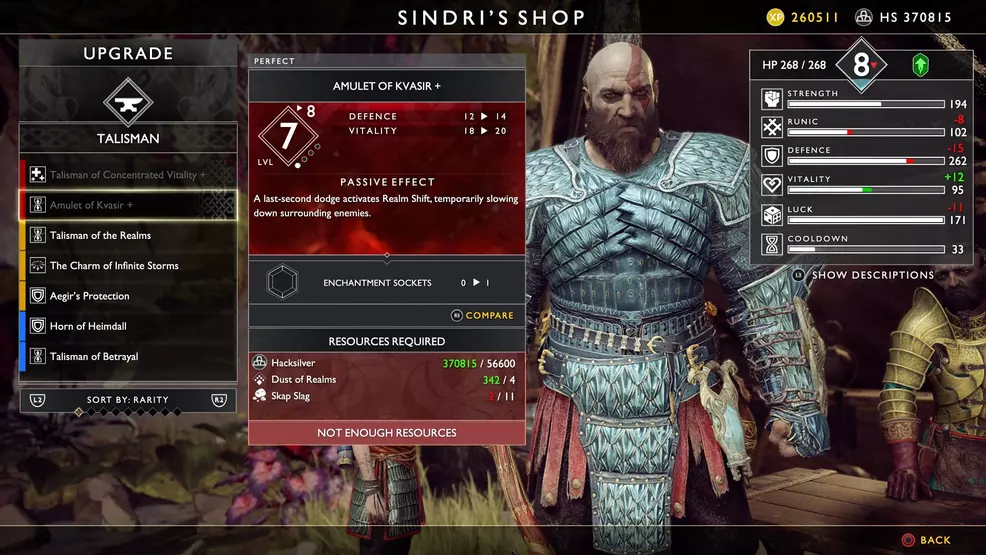This screenshot has width=986, height=555.
Task: Select Talisman of Concentrated Vitality +
Action: [x=128, y=175]
